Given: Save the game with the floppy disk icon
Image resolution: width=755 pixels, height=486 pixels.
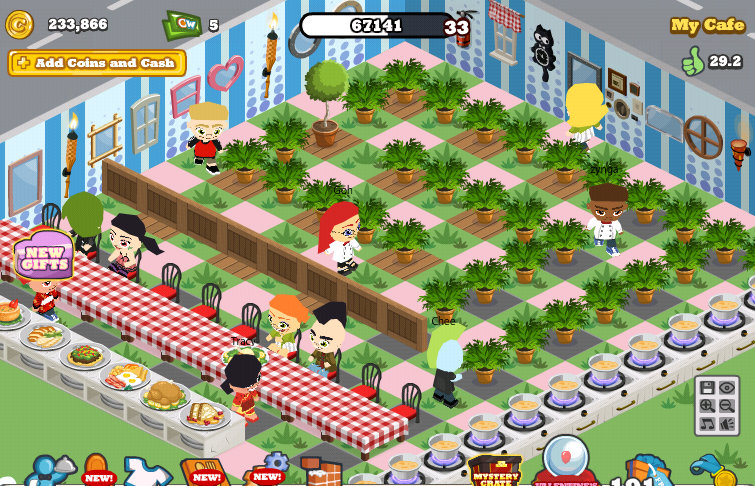Looking at the screenshot, I should [707, 387].
